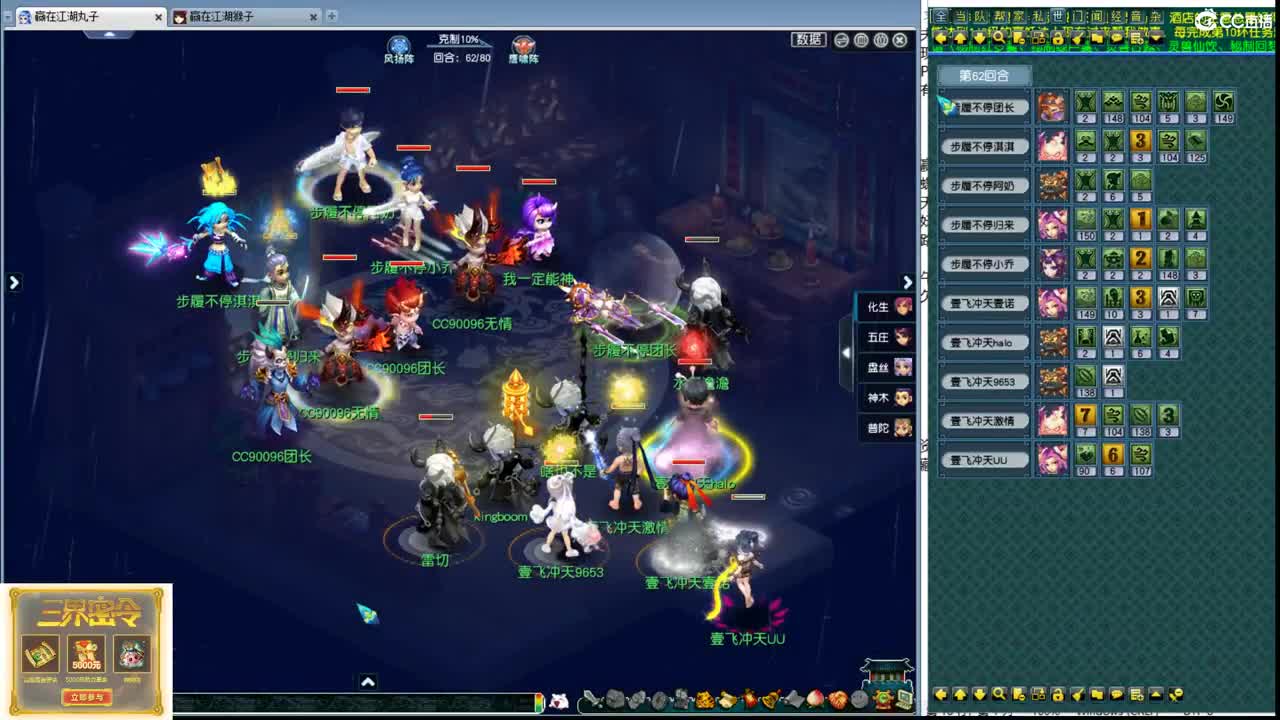The image size is (1280, 720).
Task: Select the golden bell item in bottom toolbar
Action: coord(770,698)
